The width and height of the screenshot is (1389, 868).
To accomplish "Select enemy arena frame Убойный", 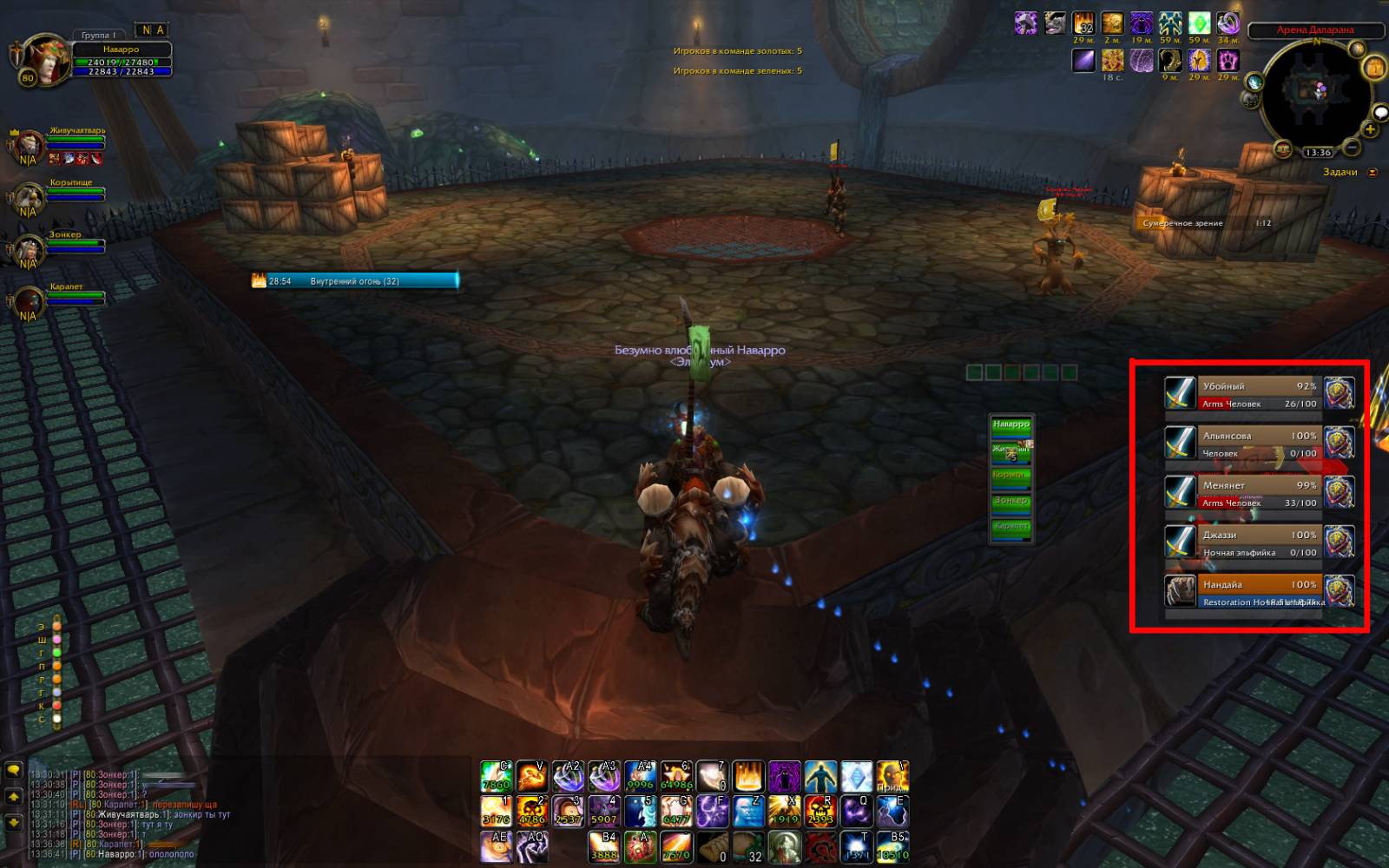I will click(1259, 394).
